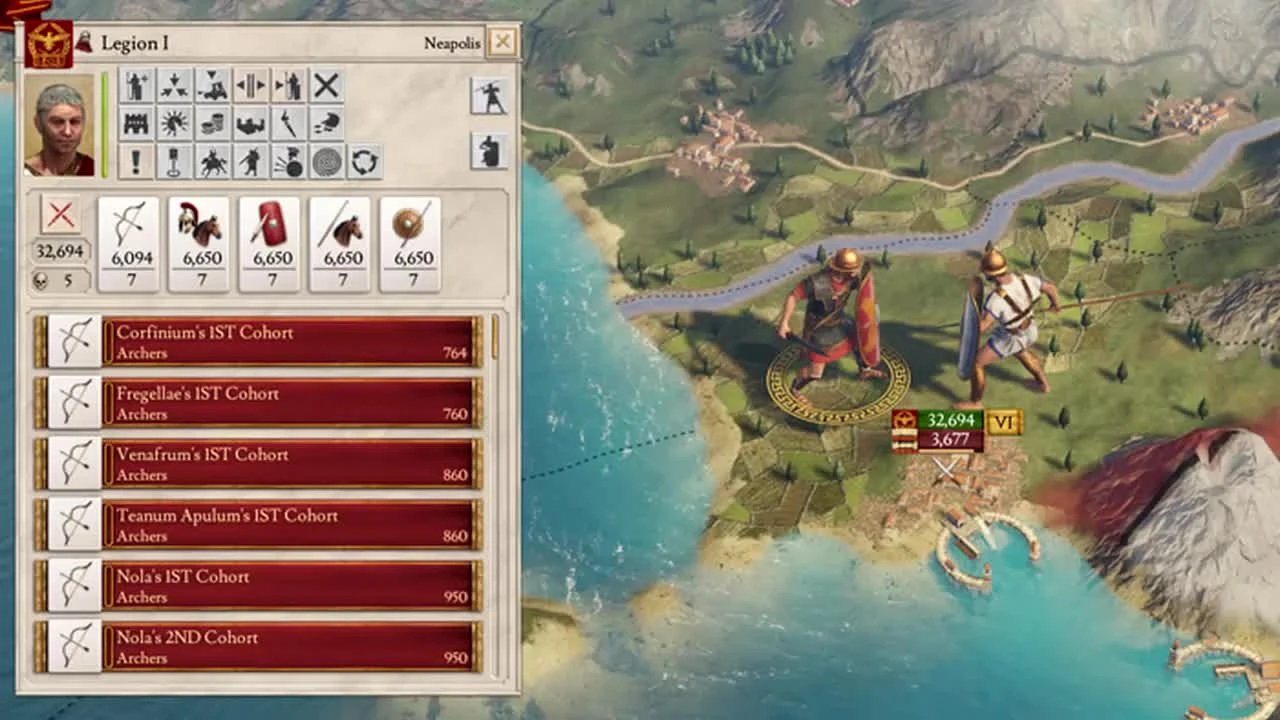This screenshot has height=720, width=1280.
Task: Toggle the exclamation mark alert option
Action: (x=137, y=160)
